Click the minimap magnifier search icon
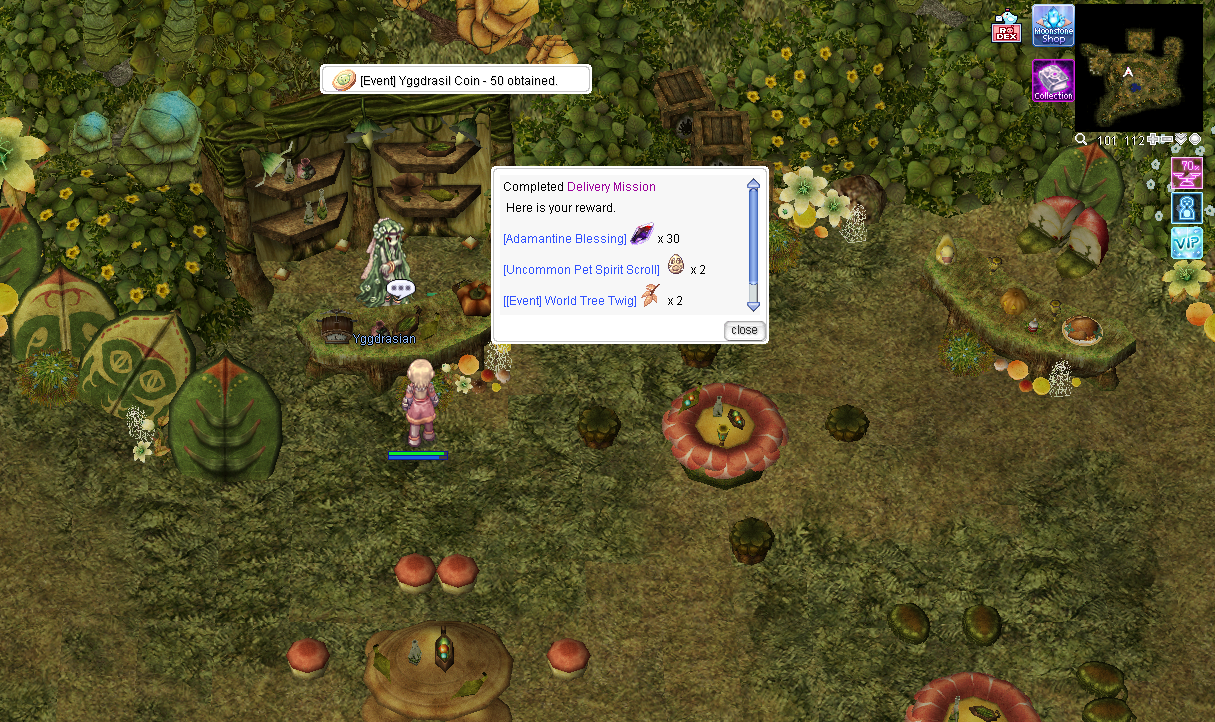 [1081, 139]
